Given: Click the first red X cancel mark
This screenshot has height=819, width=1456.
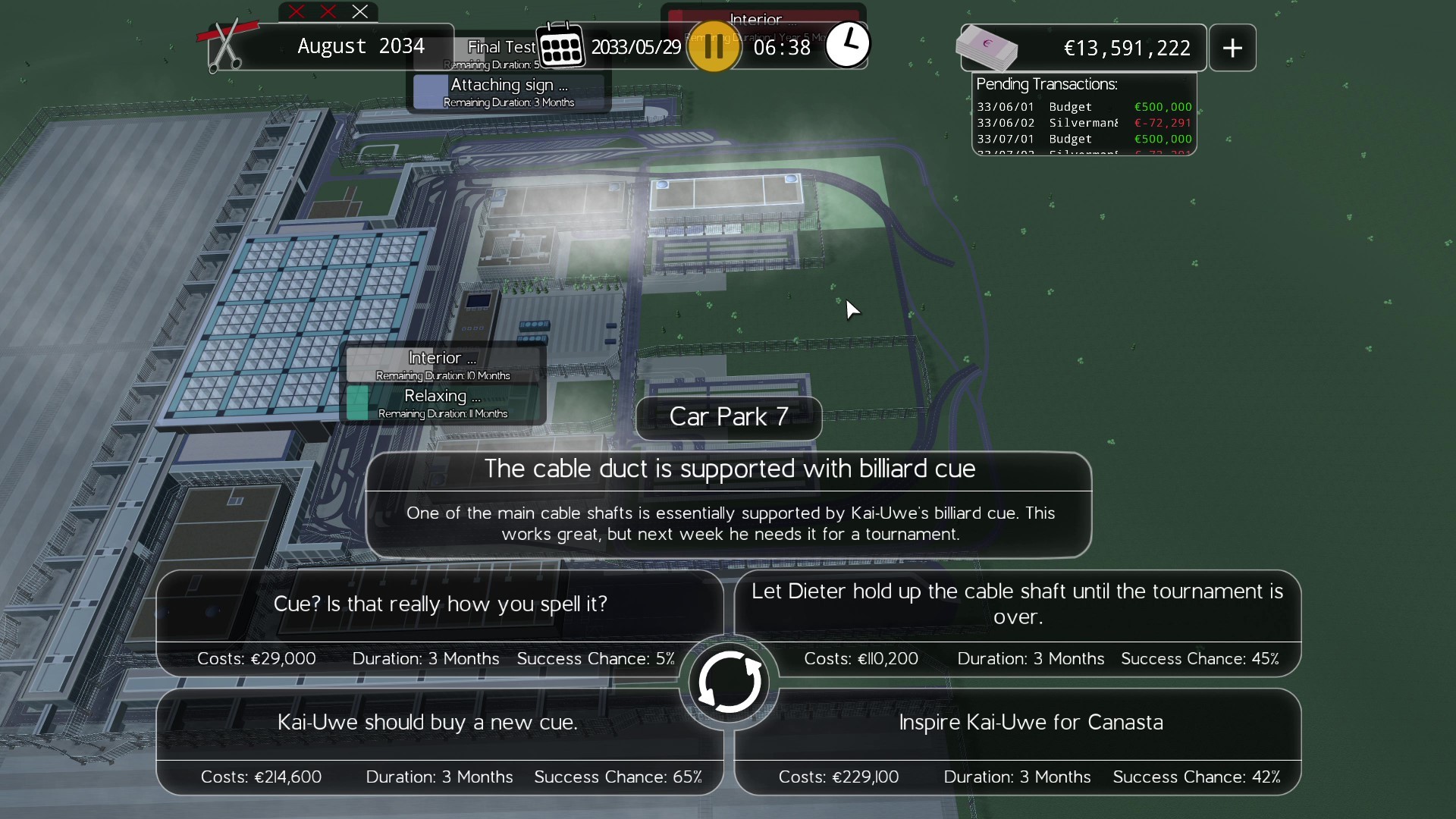Looking at the screenshot, I should [296, 11].
